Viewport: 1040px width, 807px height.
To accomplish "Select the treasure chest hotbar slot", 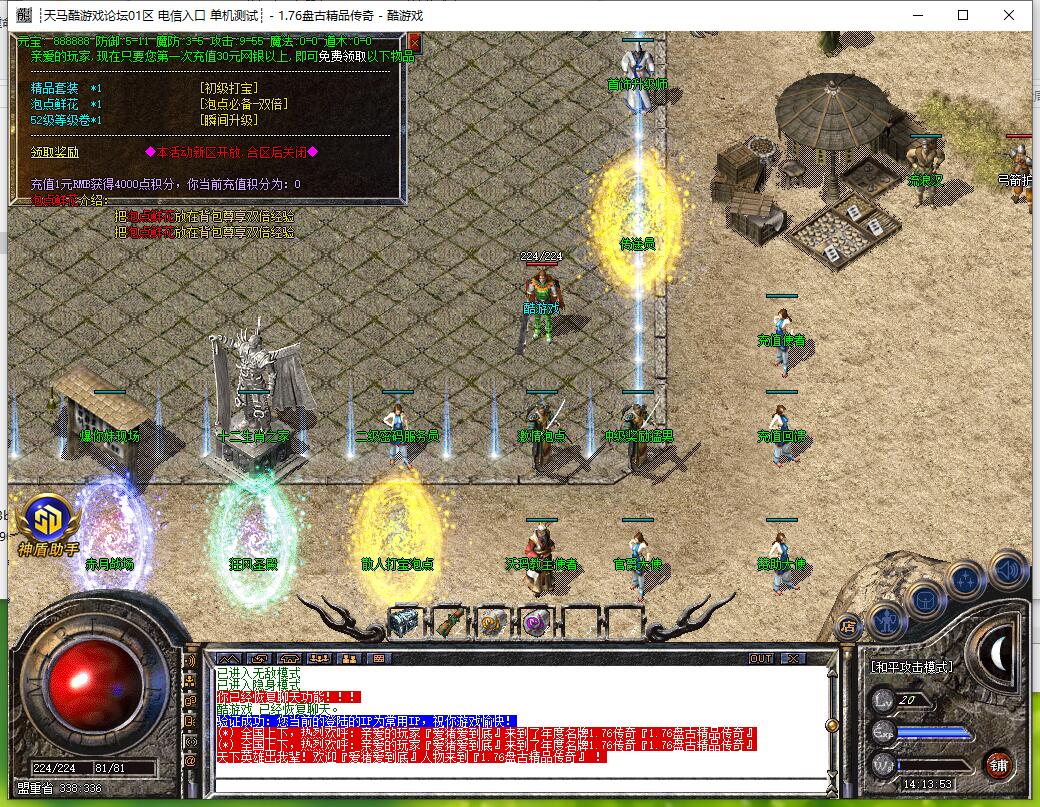I will (x=404, y=621).
